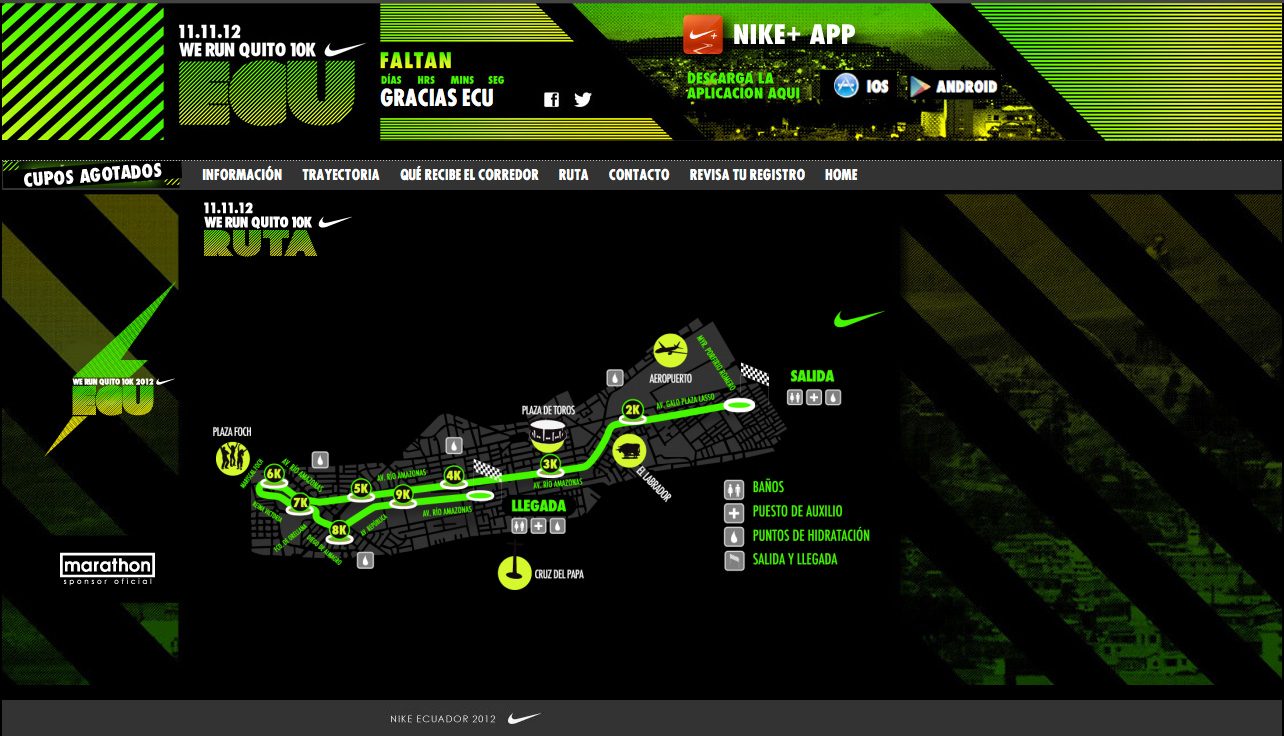The image size is (1284, 736).
Task: Open the Información page
Action: 242,175
